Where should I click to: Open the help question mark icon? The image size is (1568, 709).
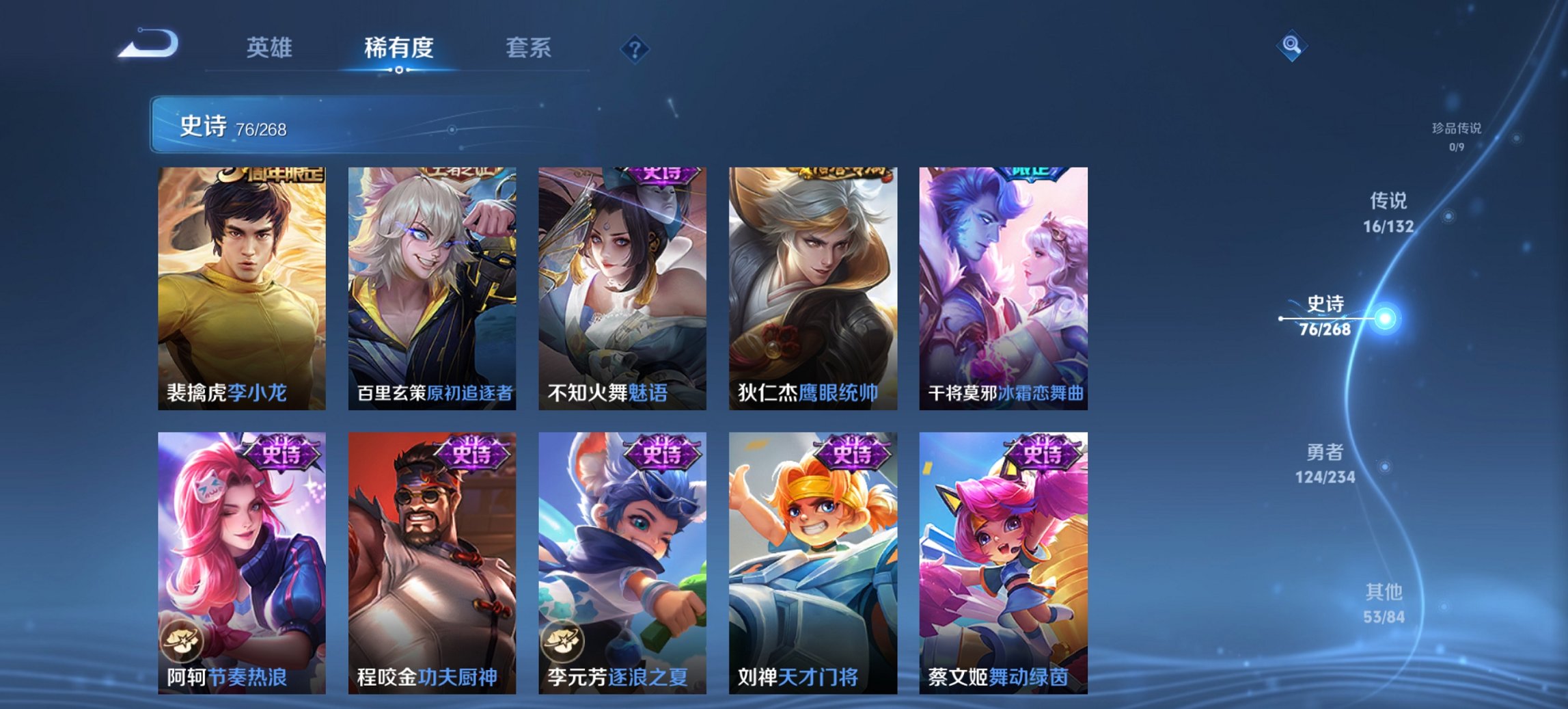[633, 48]
